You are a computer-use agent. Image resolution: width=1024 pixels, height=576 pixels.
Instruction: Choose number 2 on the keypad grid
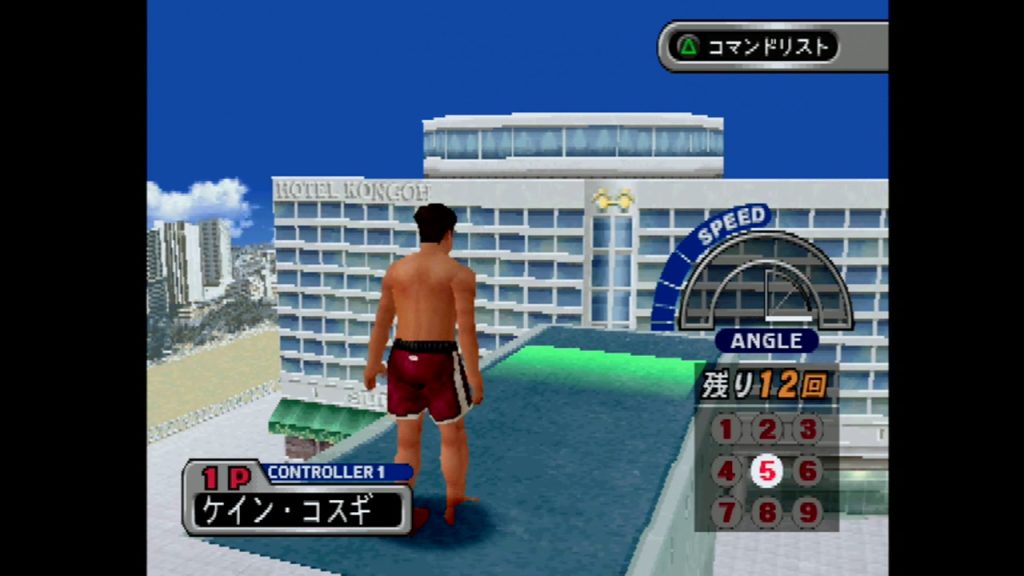[767, 430]
